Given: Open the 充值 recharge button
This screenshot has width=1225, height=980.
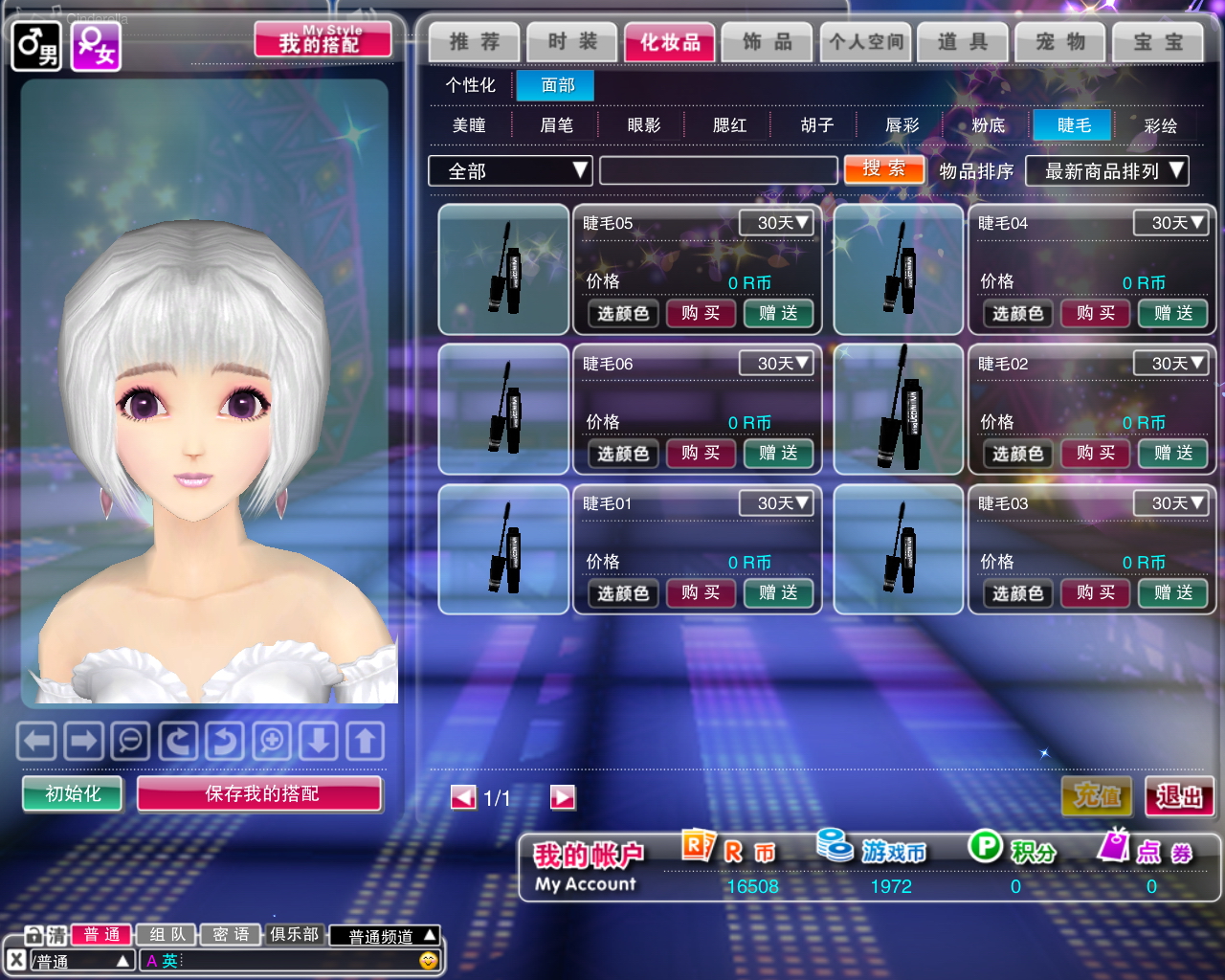Looking at the screenshot, I should (x=1097, y=796).
